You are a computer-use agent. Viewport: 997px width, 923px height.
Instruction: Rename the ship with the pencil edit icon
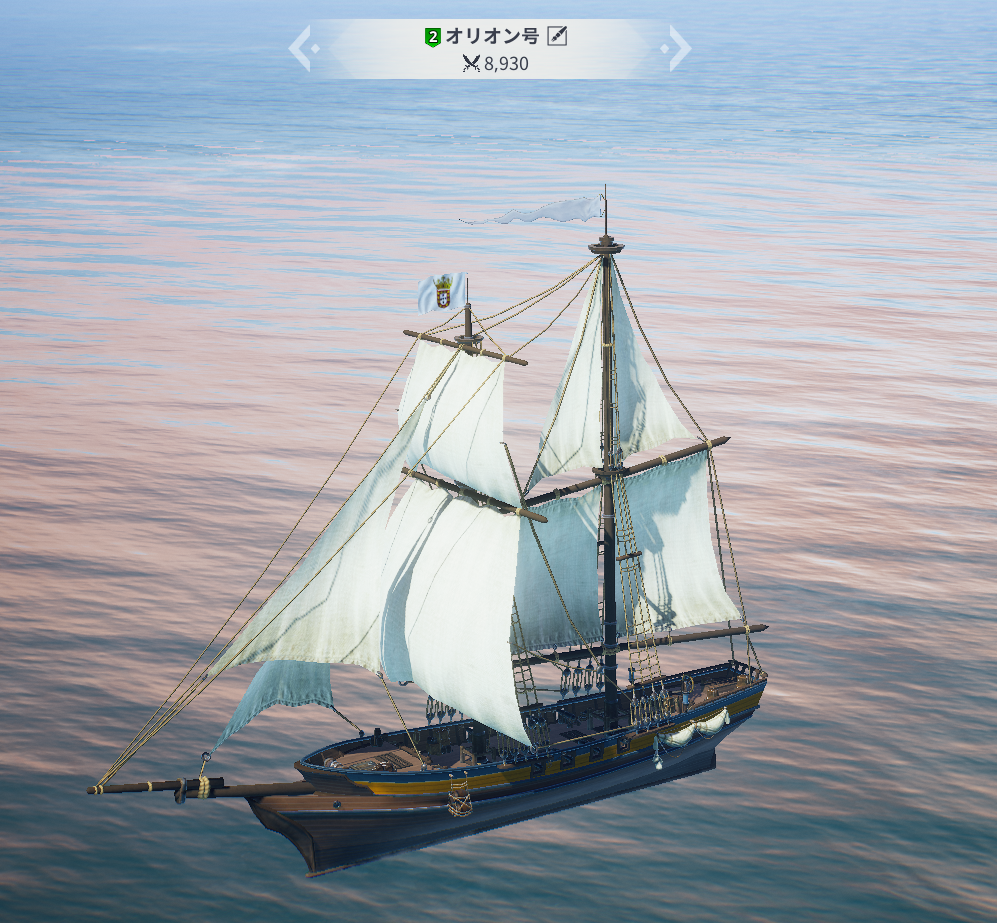pos(558,37)
